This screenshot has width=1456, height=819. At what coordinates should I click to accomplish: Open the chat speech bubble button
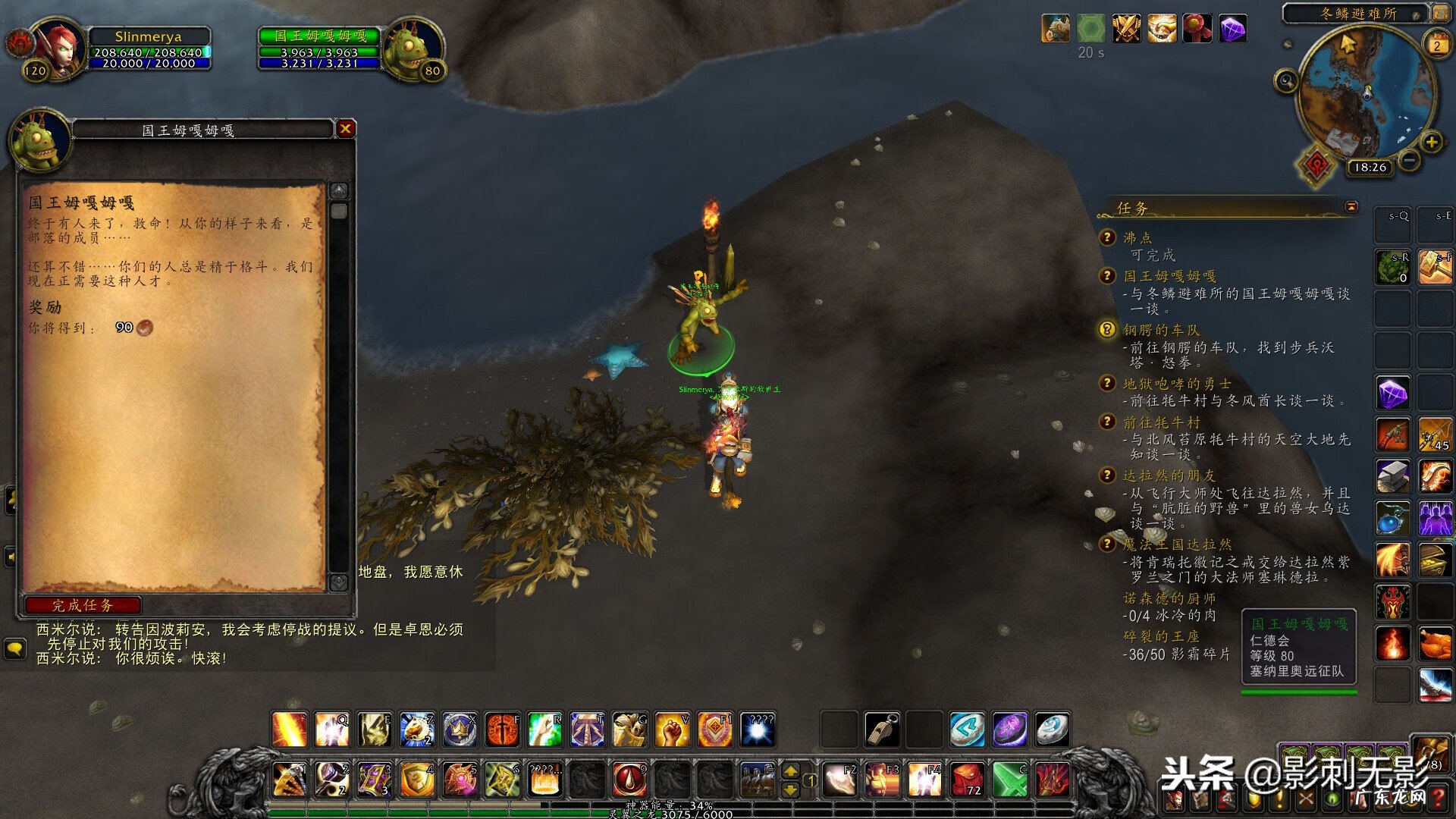point(14,648)
